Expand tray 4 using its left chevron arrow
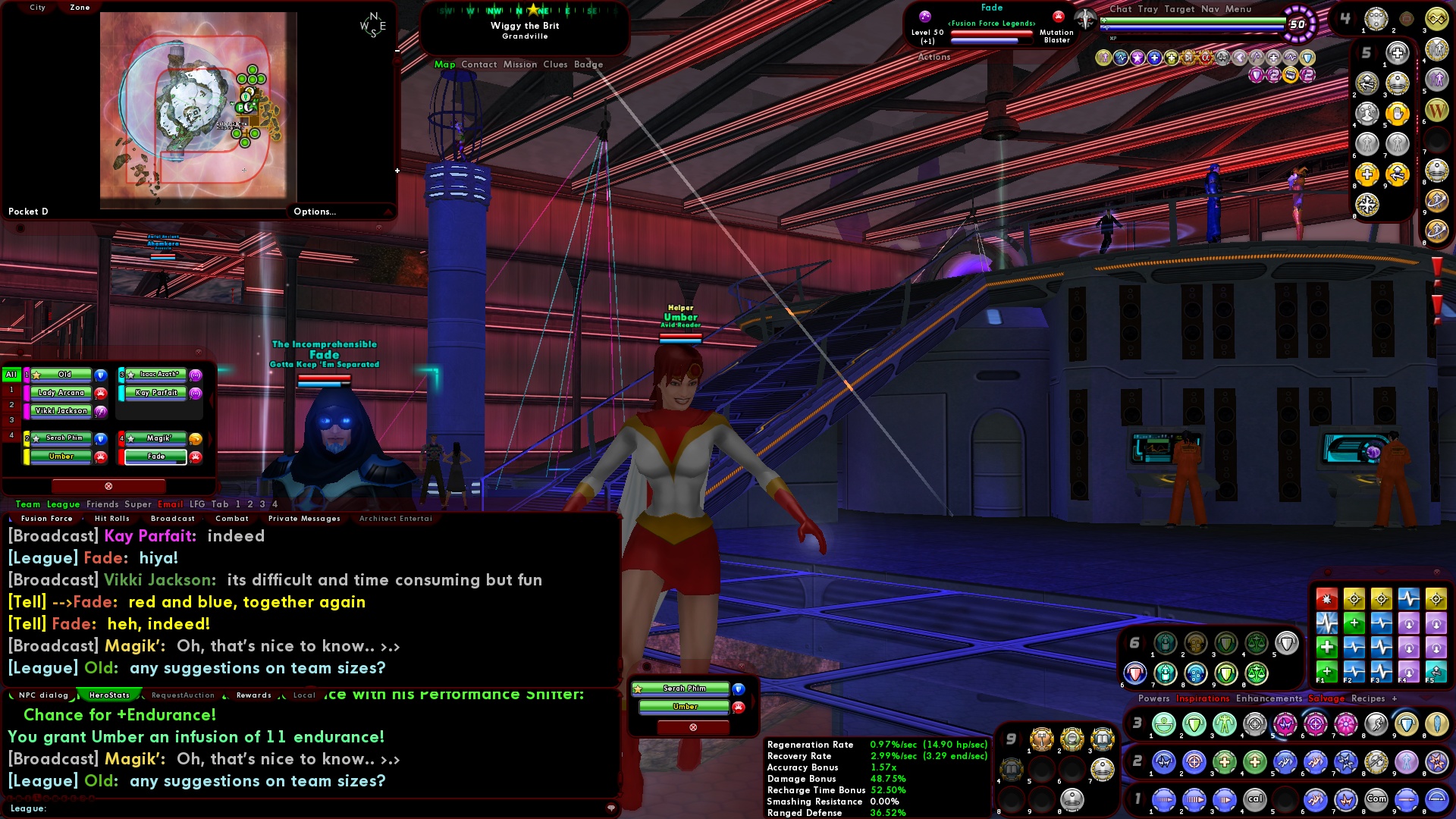This screenshot has height=819, width=1456. pyautogui.click(x=1338, y=17)
